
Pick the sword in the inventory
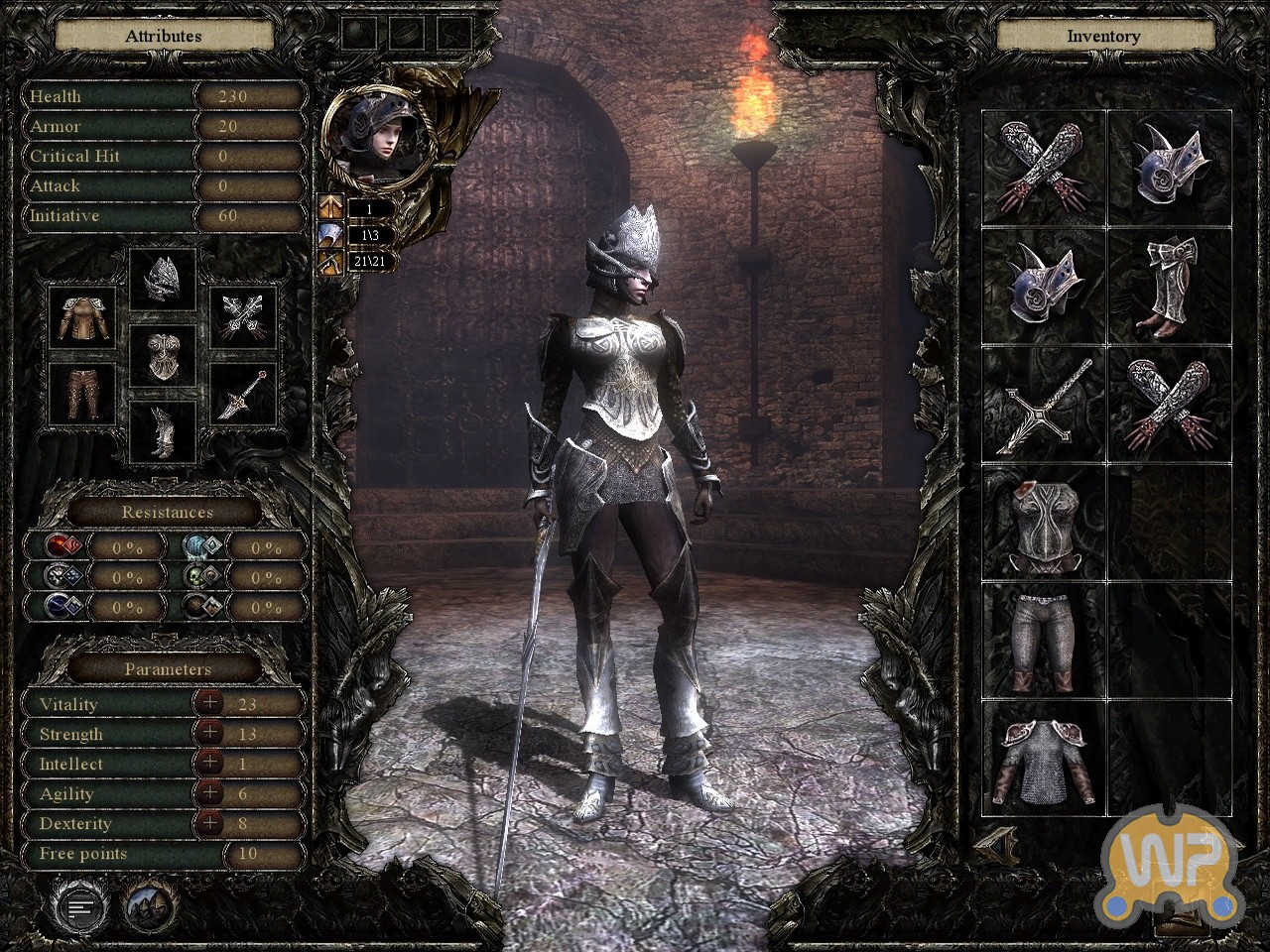(1044, 405)
